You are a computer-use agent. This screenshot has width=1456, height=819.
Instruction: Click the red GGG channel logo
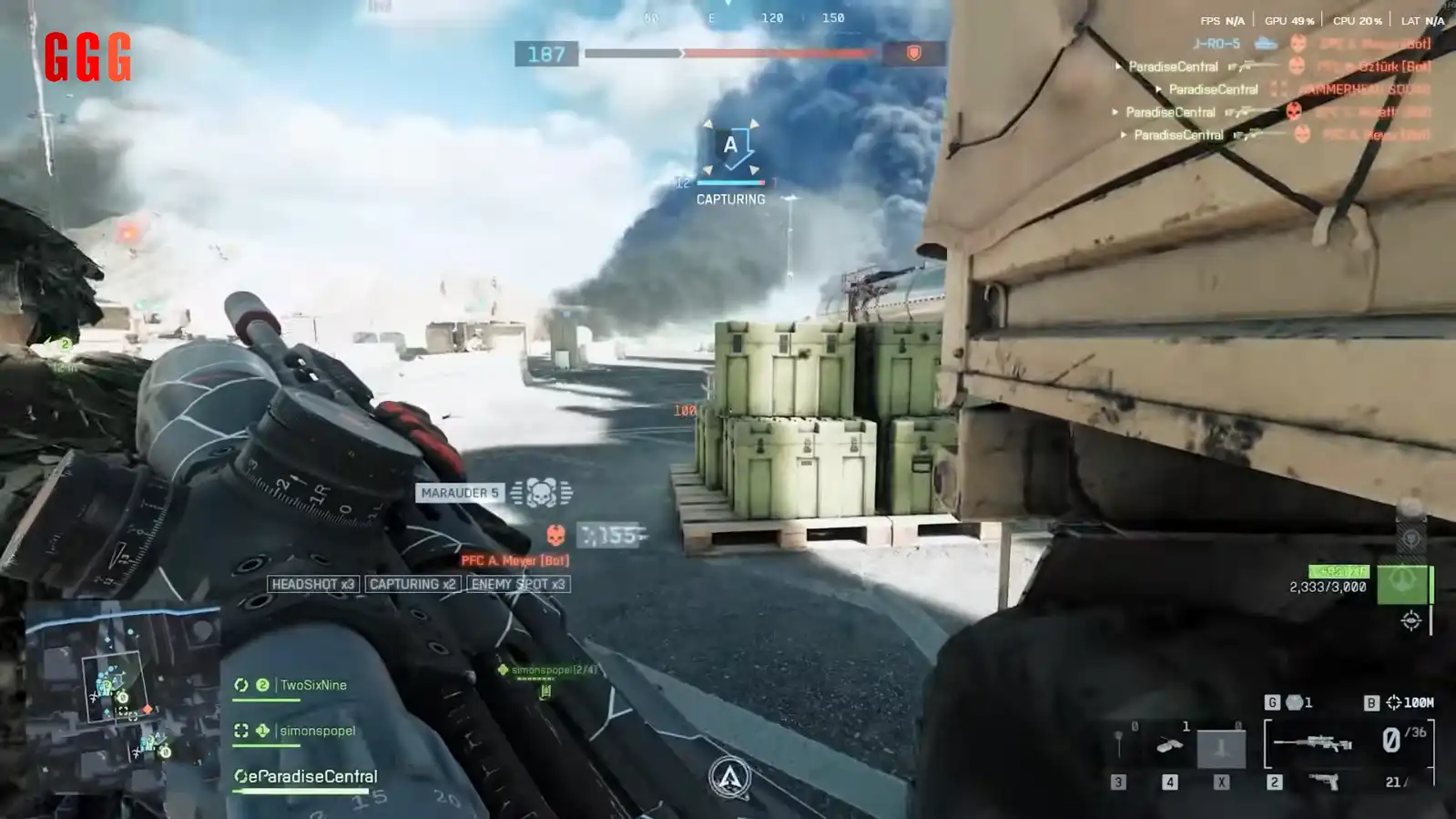87,56
